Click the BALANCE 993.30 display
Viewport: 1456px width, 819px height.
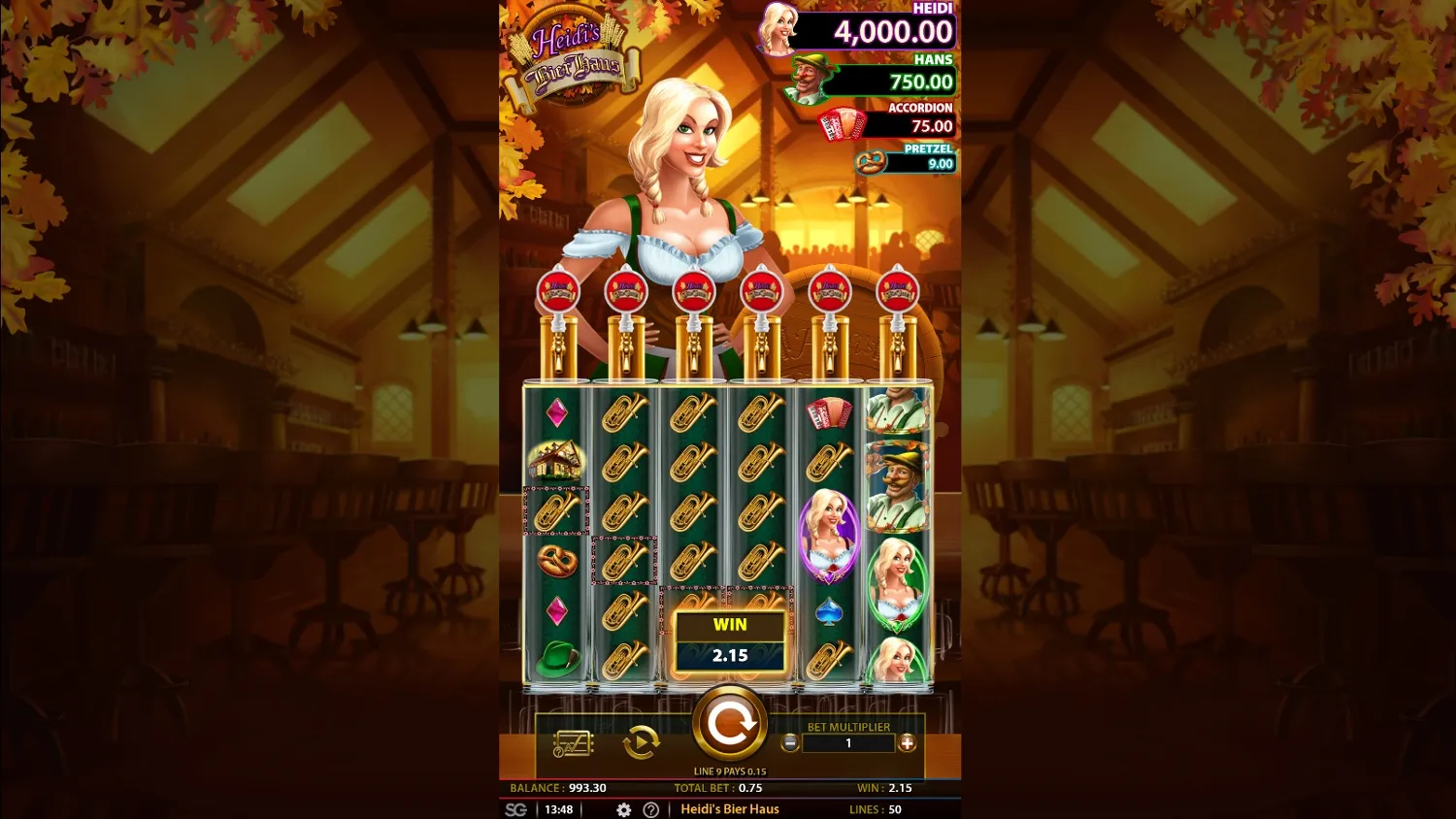coord(556,788)
